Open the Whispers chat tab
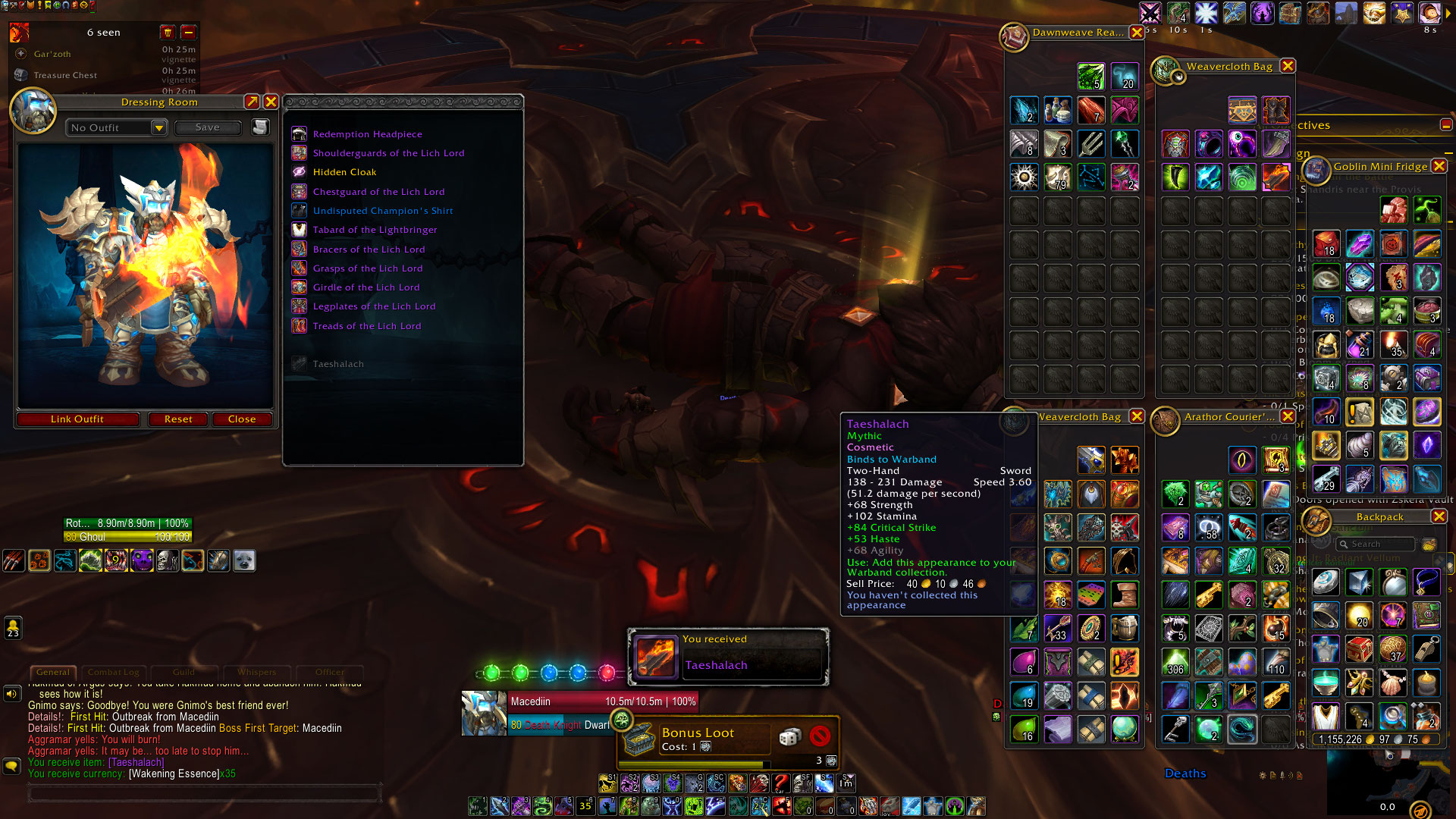The width and height of the screenshot is (1456, 819). 256,672
